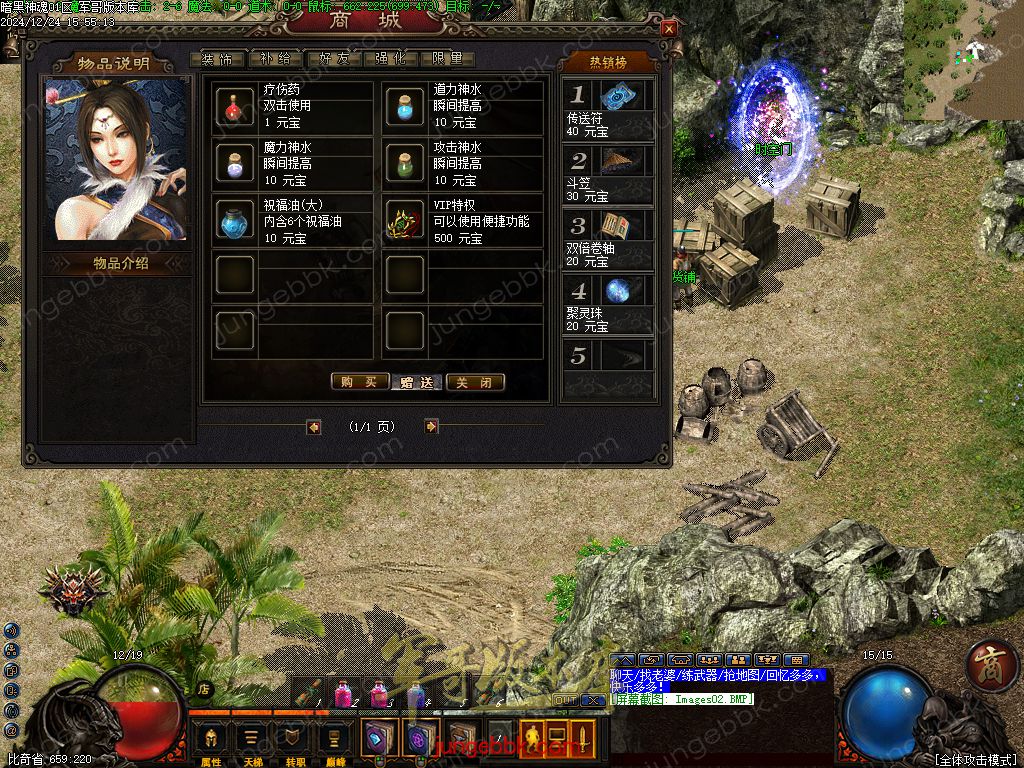1024x768 pixels.
Task: Switch to the 装饰 shop tab
Action: [x=217, y=58]
